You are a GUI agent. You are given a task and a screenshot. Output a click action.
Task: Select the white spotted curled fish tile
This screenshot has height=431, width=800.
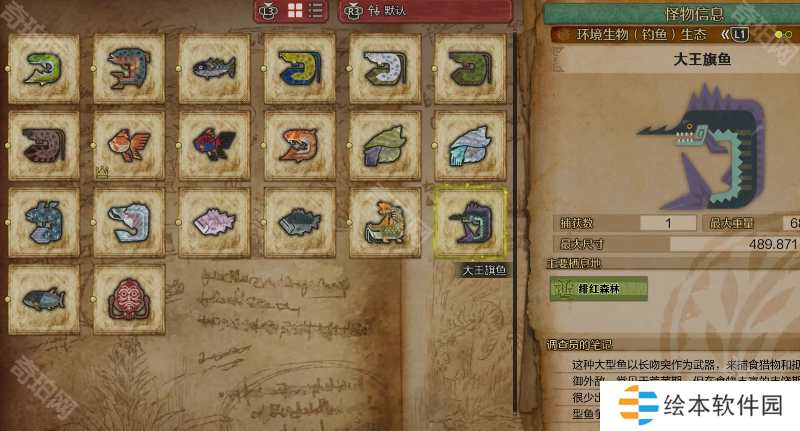pyautogui.click(x=385, y=68)
